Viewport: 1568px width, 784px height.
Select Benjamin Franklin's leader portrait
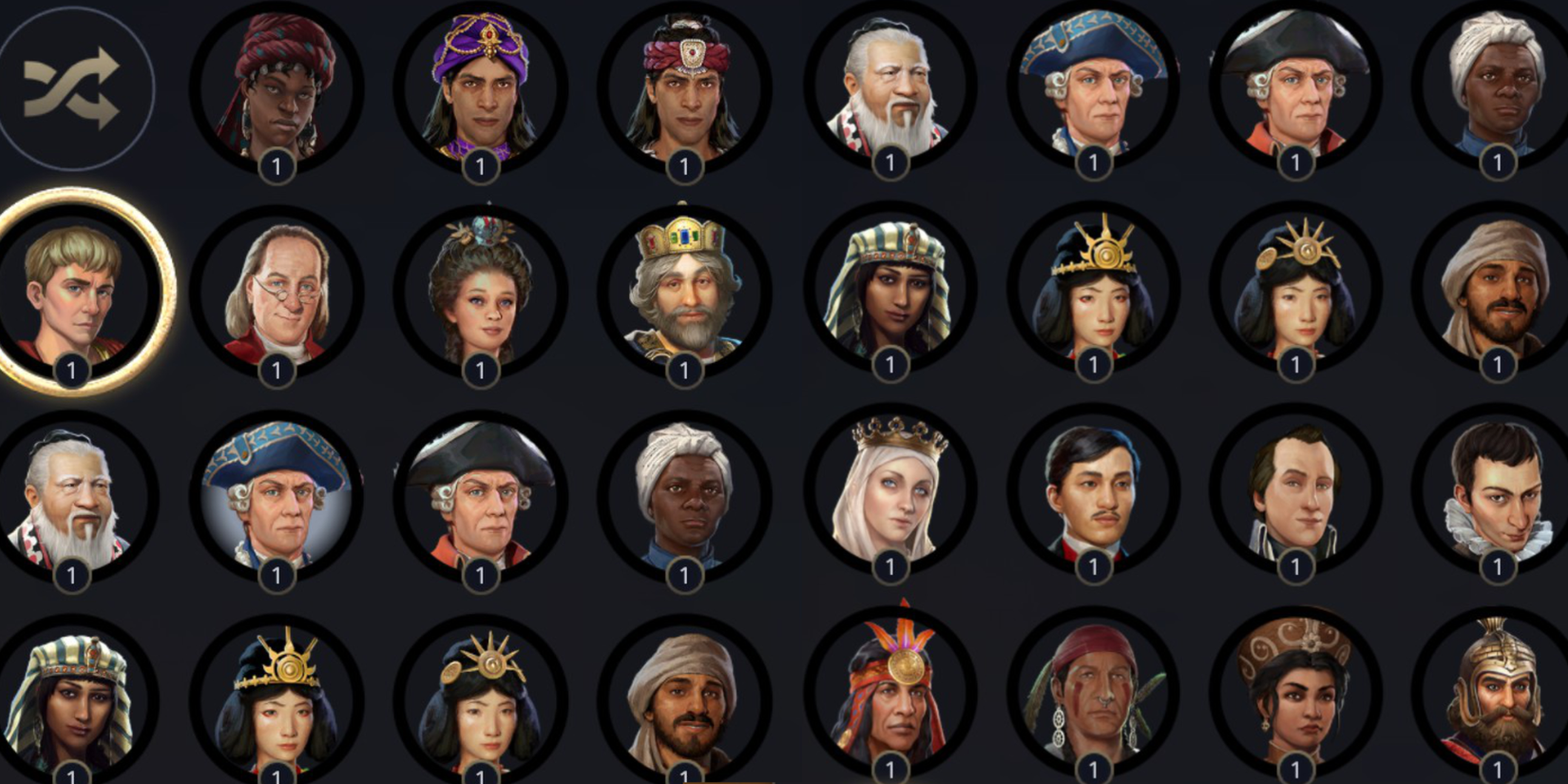coord(276,295)
